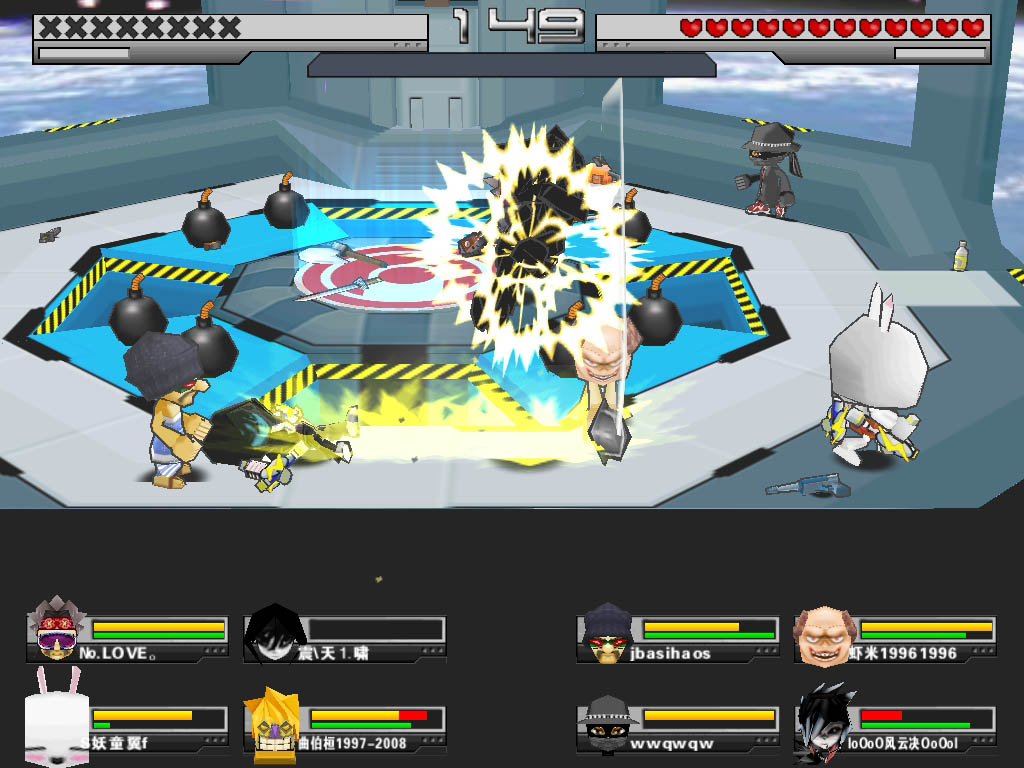Click the 虾米19961996 bald head portrait

[x=822, y=633]
